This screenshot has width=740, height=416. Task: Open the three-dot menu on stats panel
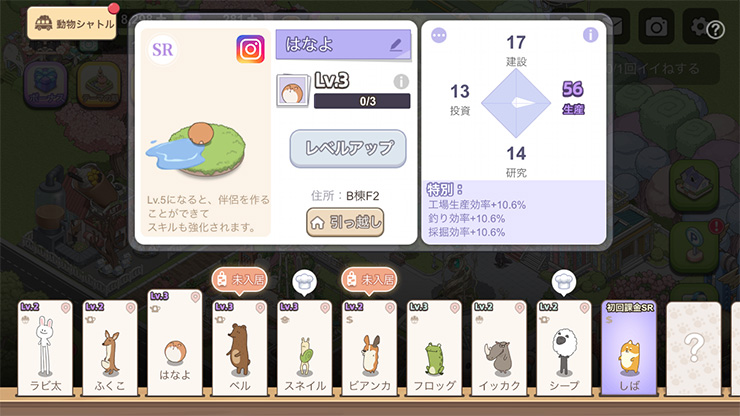point(438,35)
